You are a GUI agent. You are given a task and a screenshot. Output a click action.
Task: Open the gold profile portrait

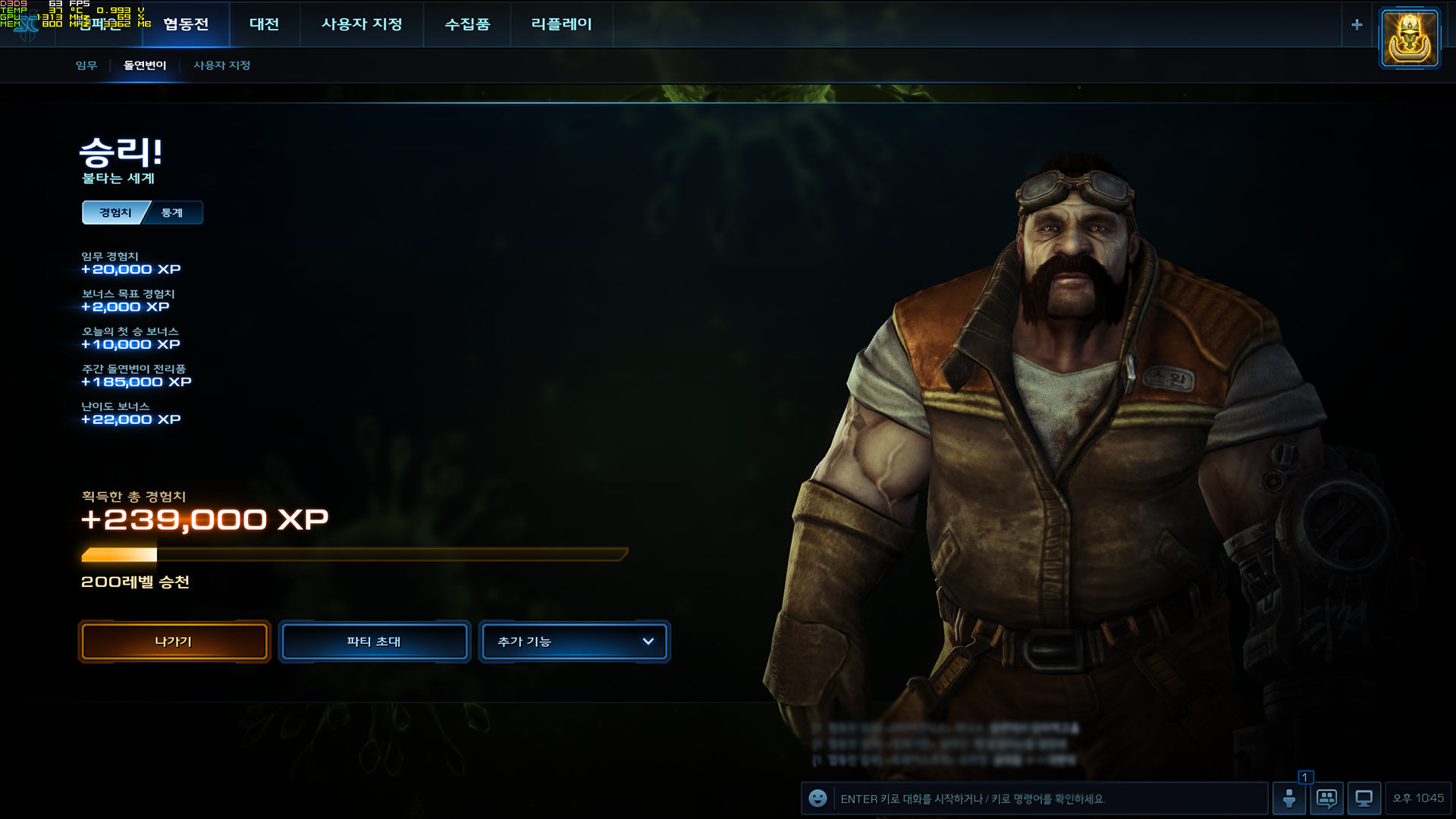[1410, 38]
